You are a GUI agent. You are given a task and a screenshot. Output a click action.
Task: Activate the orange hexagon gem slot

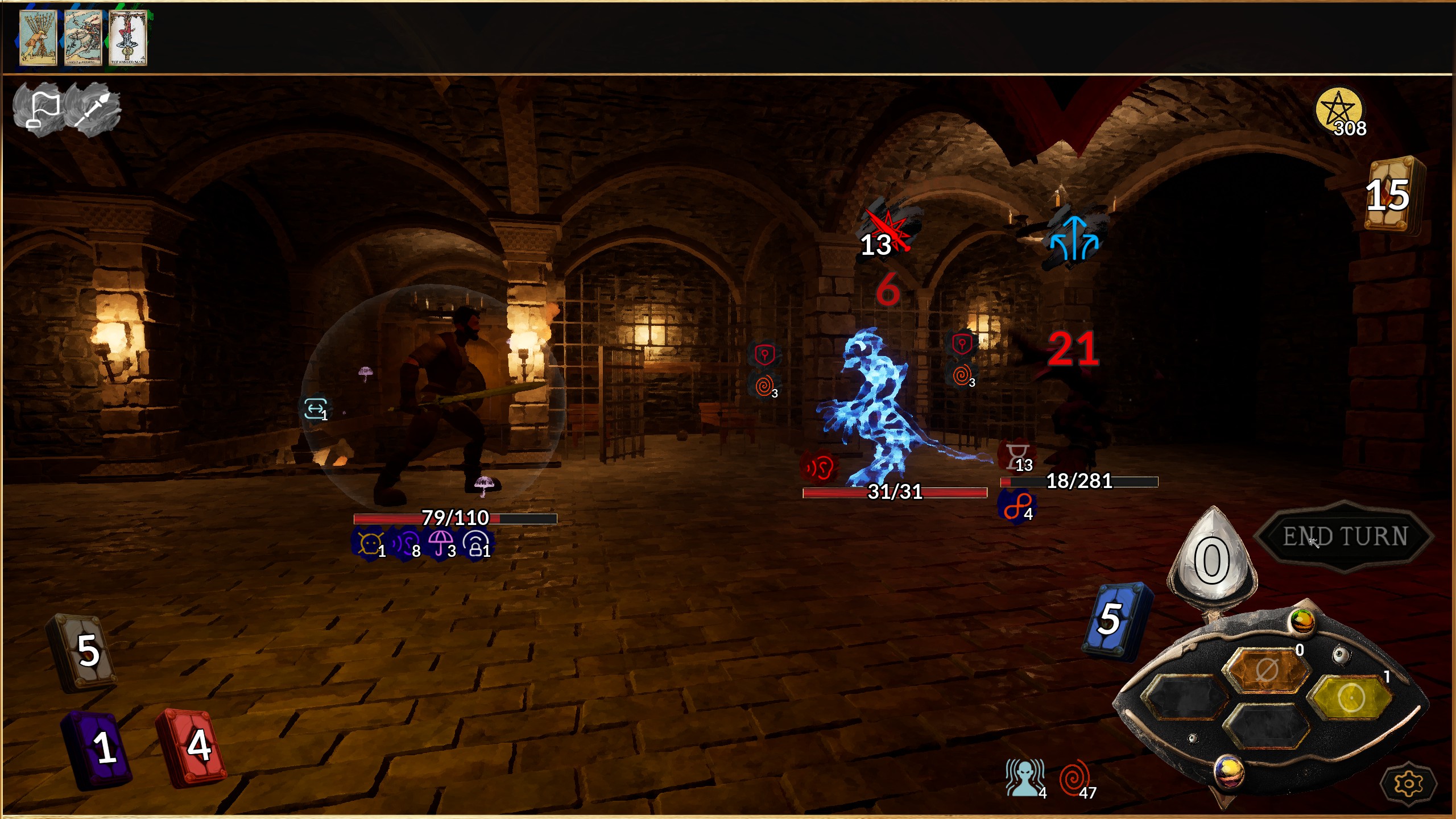click(x=1267, y=670)
